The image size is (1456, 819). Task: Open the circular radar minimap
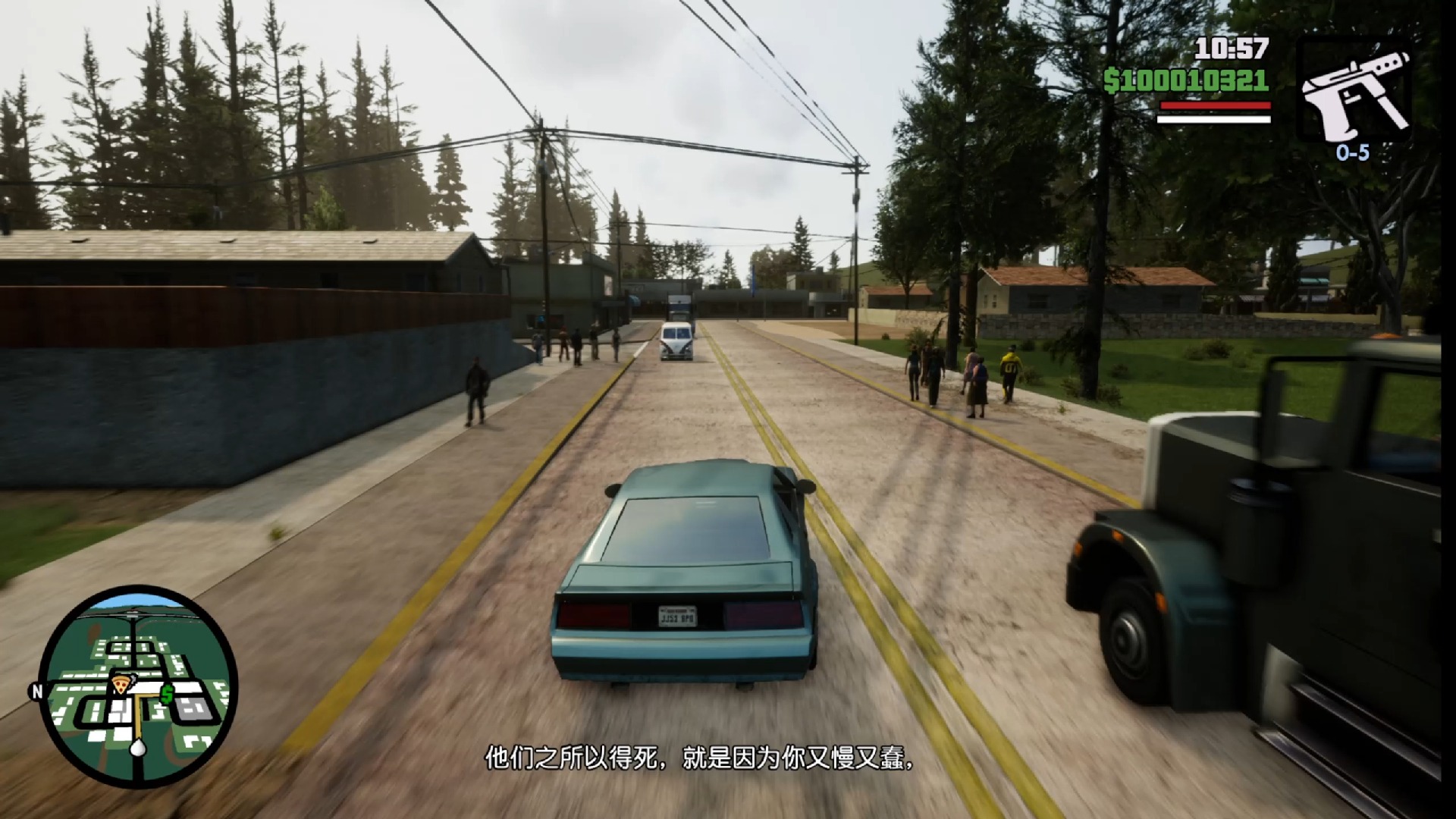tap(138, 686)
